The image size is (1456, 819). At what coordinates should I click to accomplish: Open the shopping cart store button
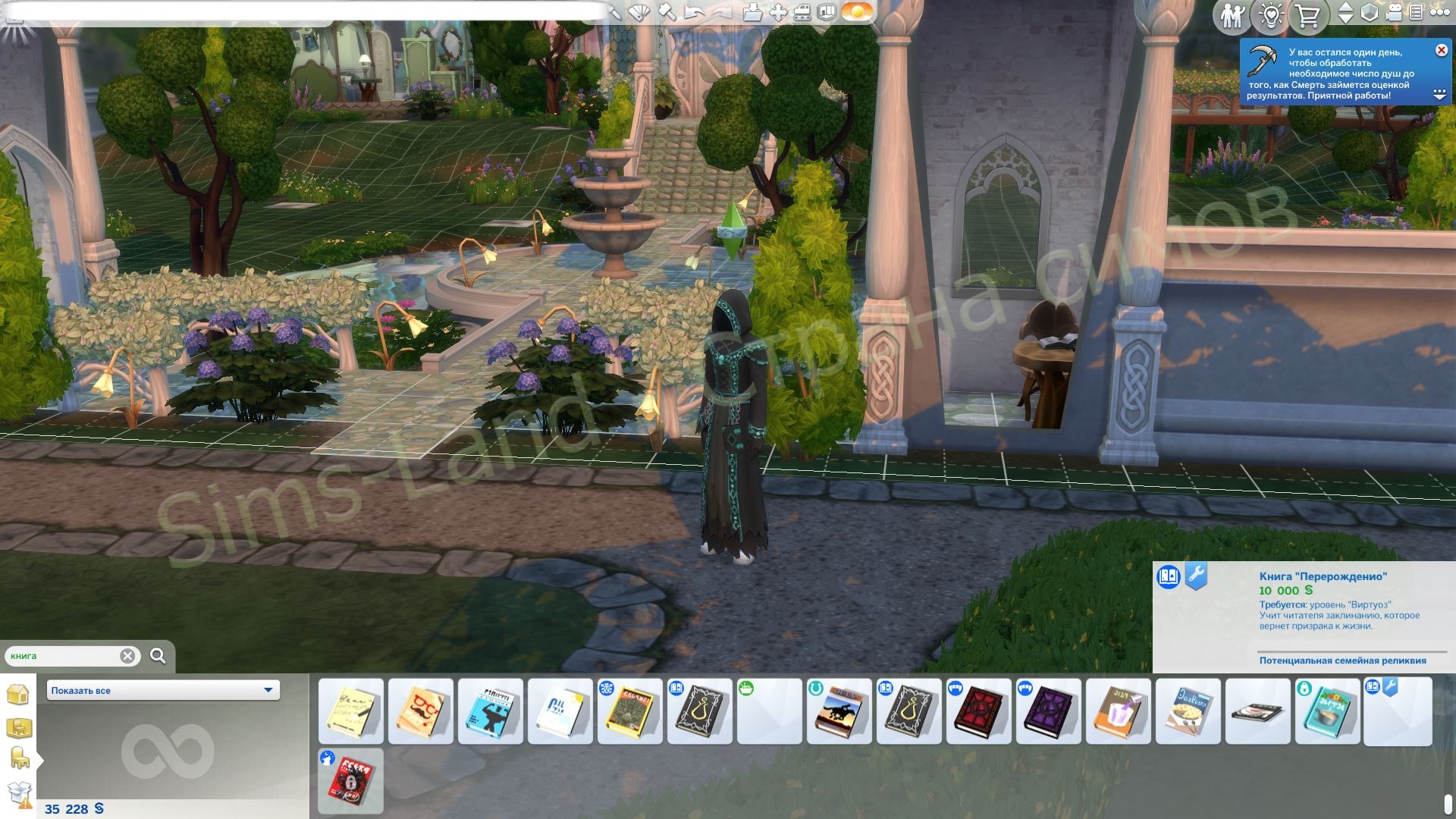[1308, 15]
